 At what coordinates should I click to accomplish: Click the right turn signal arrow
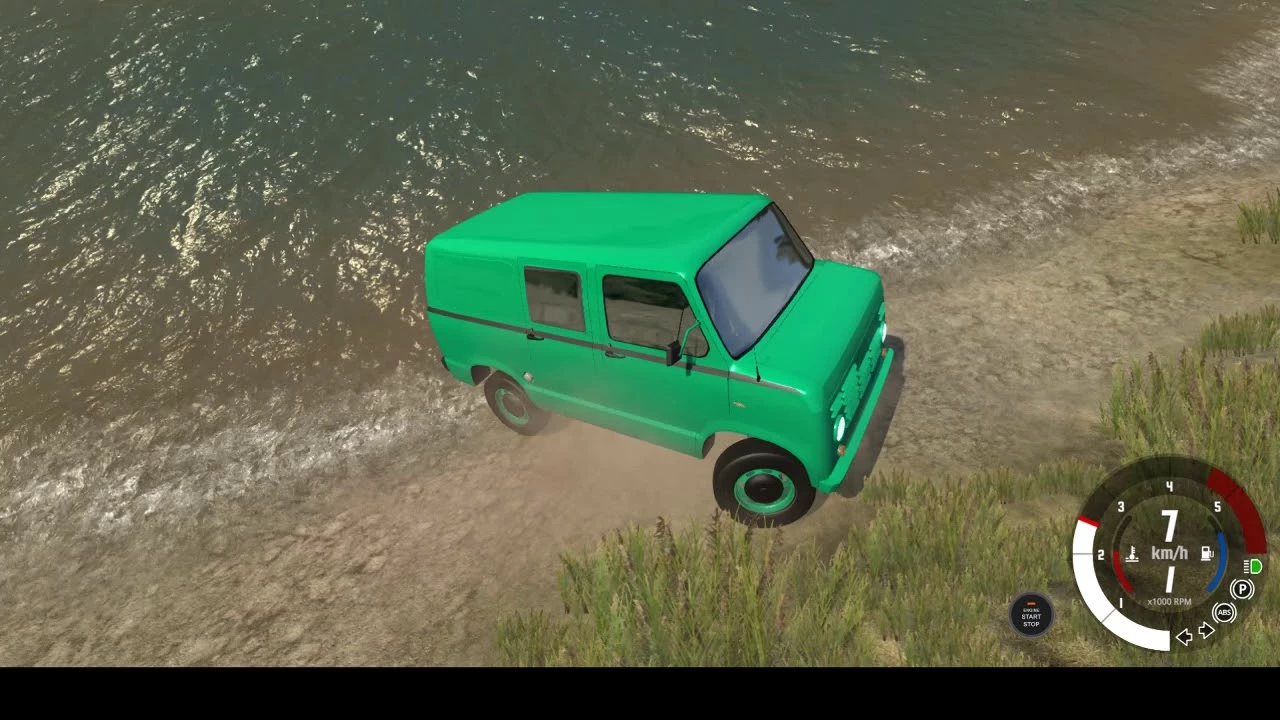click(x=1206, y=630)
